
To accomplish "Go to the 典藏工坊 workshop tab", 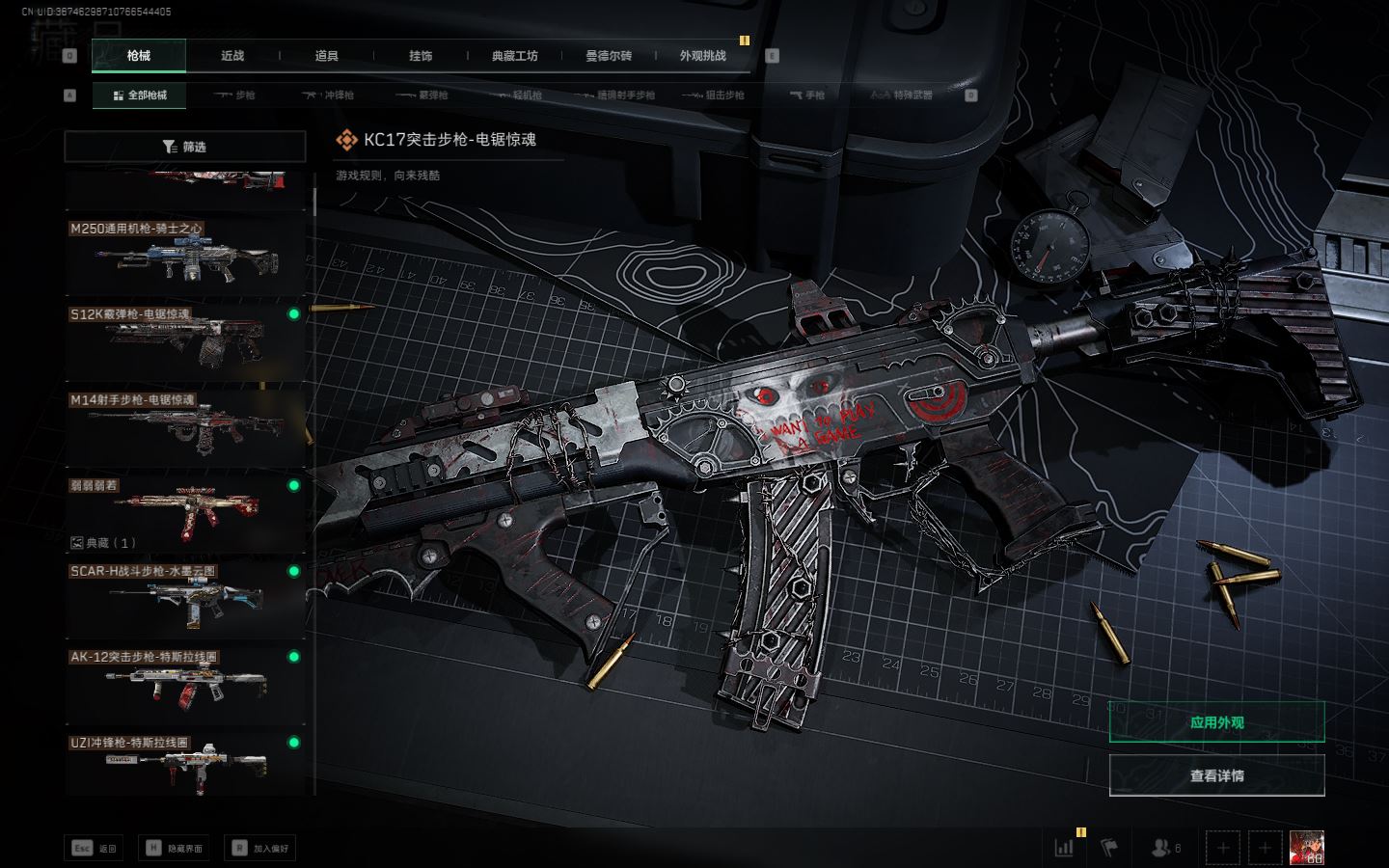I will (514, 56).
